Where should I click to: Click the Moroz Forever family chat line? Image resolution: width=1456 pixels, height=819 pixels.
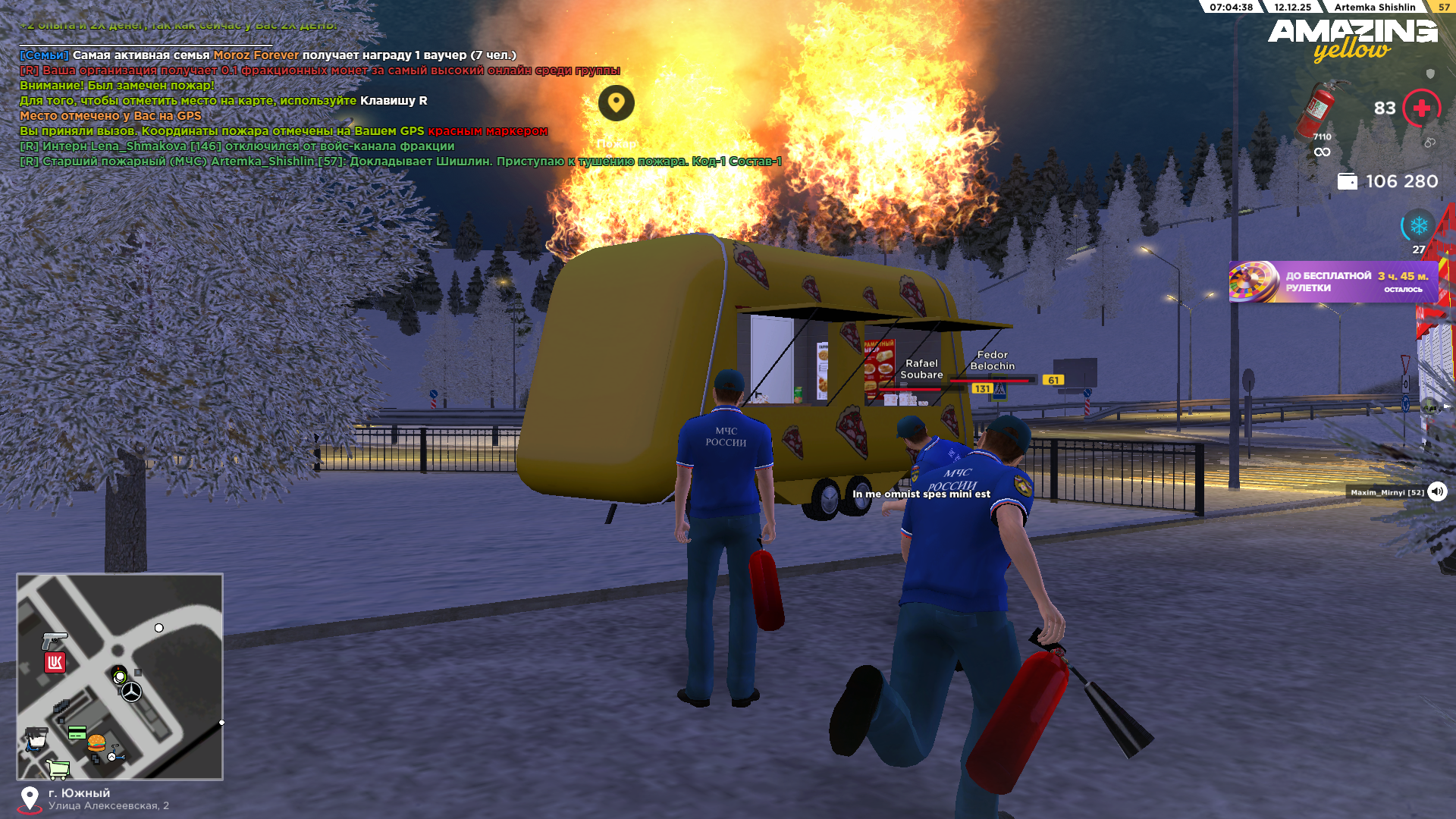point(268,55)
